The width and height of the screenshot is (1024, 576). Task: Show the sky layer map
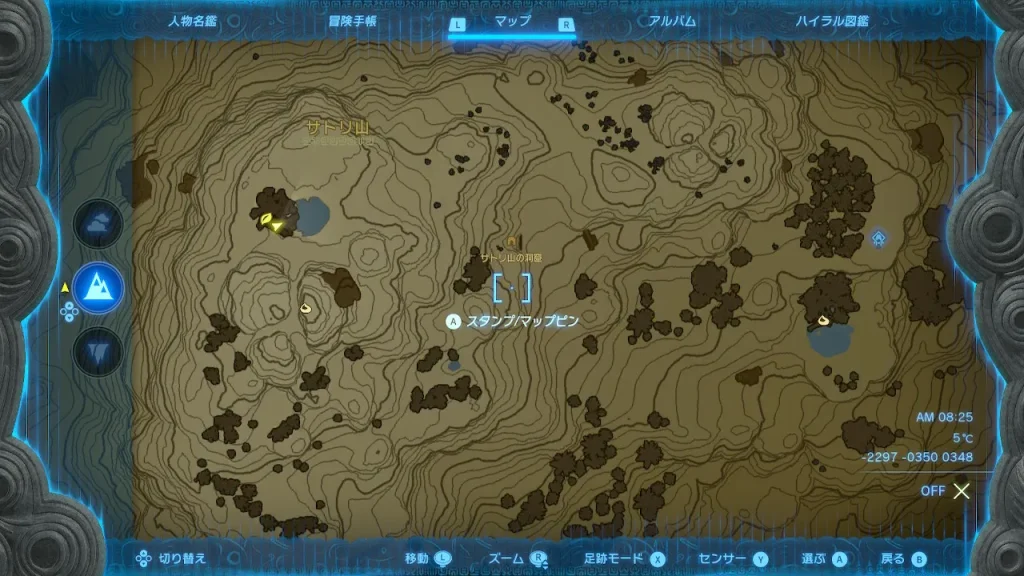[x=98, y=224]
